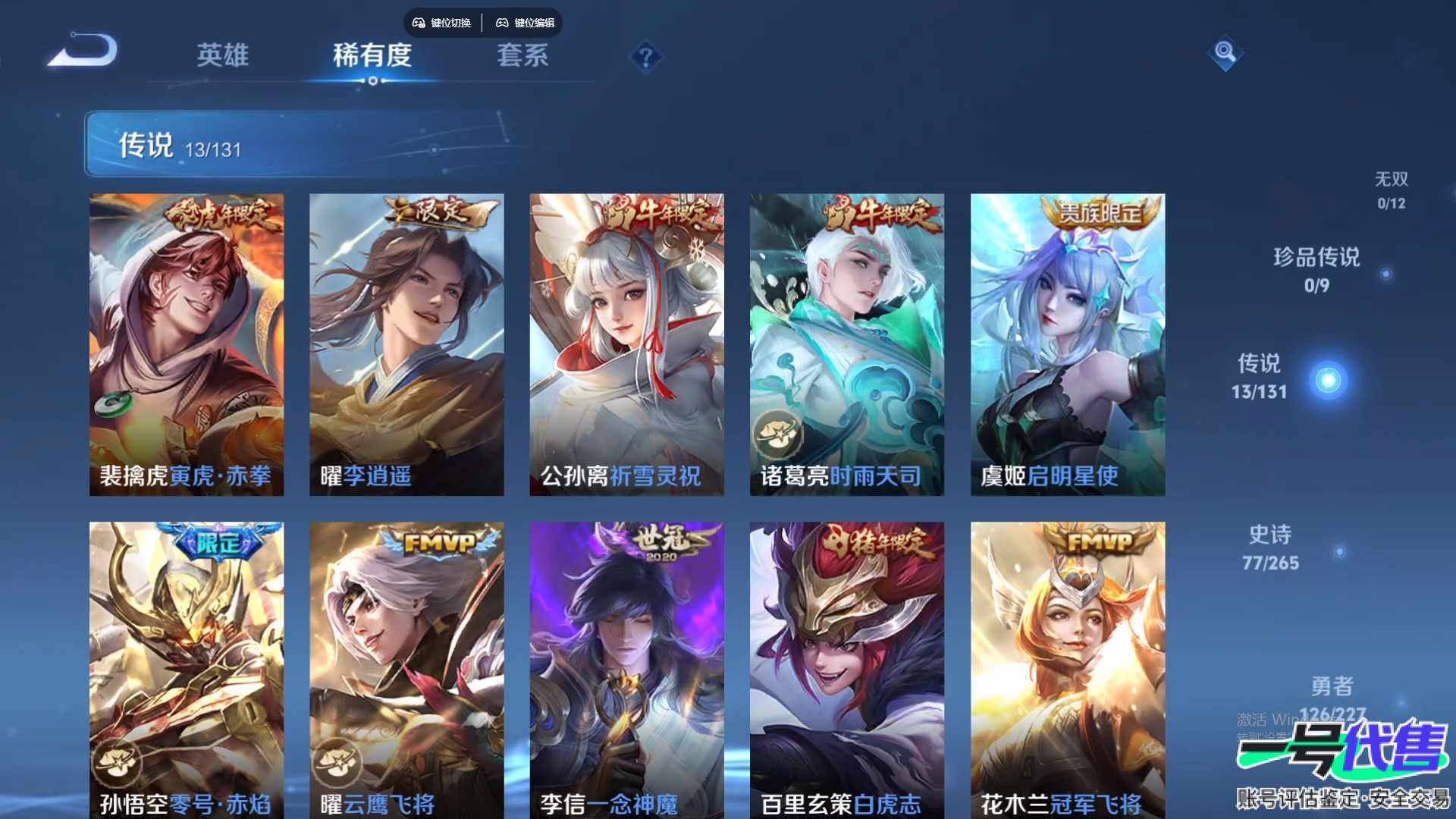Viewport: 1456px width, 819px height.
Task: Open the 诸葛亮 时雨天司 skin card
Action: [x=847, y=344]
